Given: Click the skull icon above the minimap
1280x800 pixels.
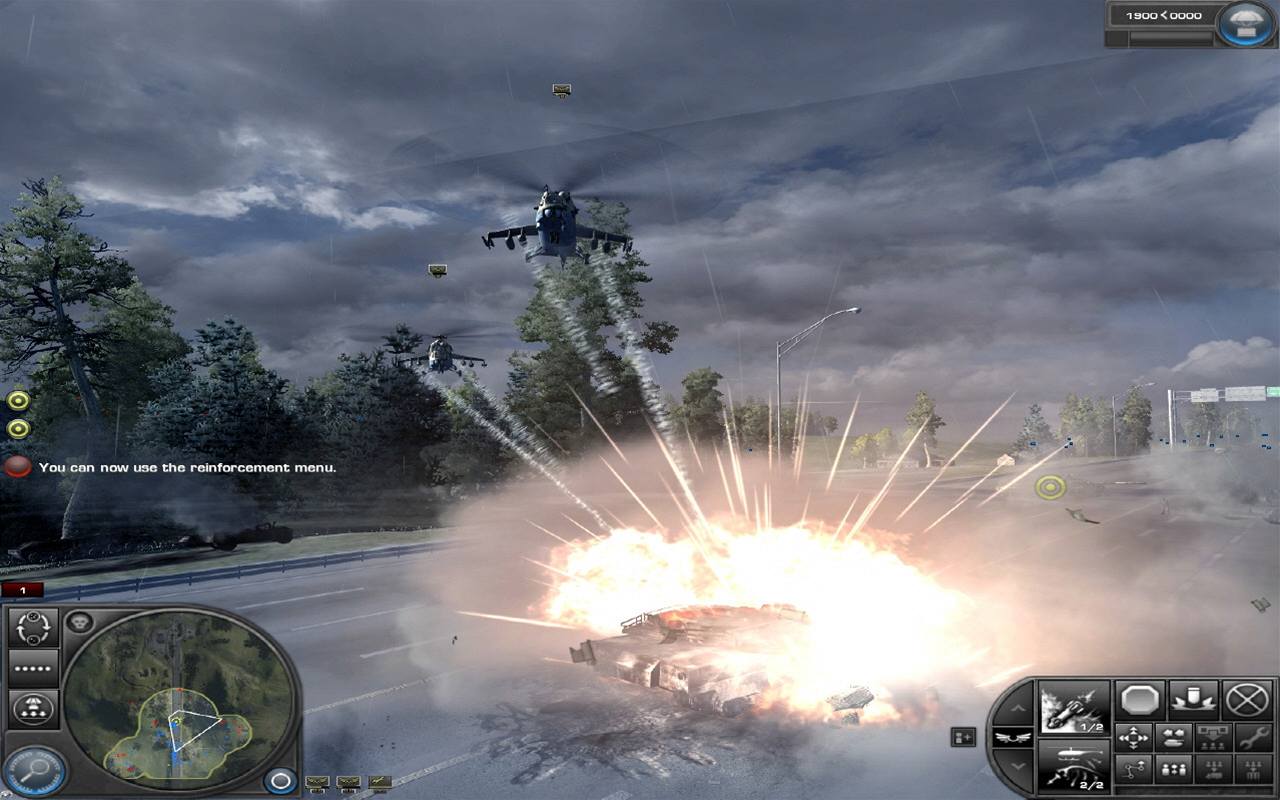Looking at the screenshot, I should click(x=79, y=623).
